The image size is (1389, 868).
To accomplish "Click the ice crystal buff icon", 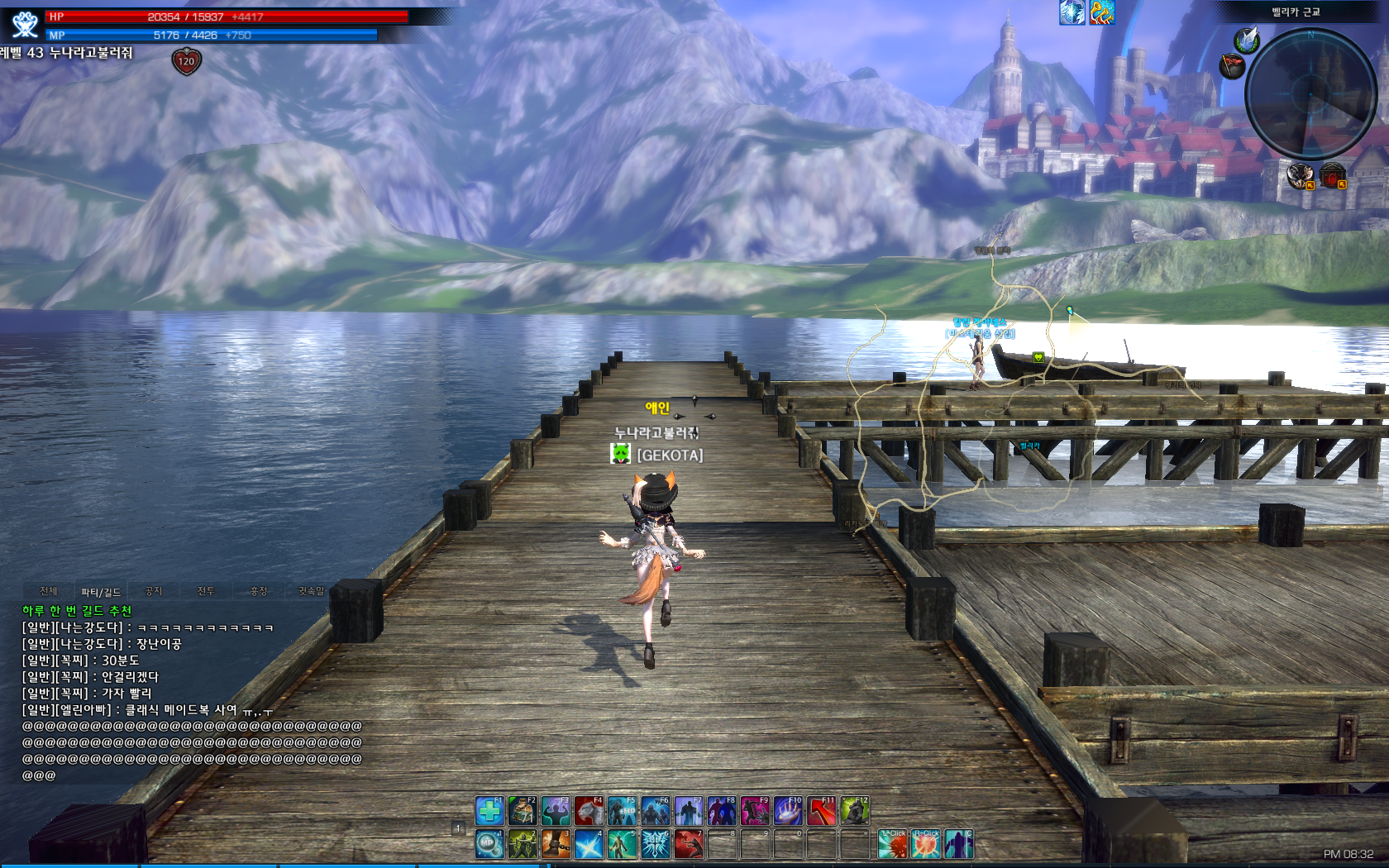I will 1072,12.
